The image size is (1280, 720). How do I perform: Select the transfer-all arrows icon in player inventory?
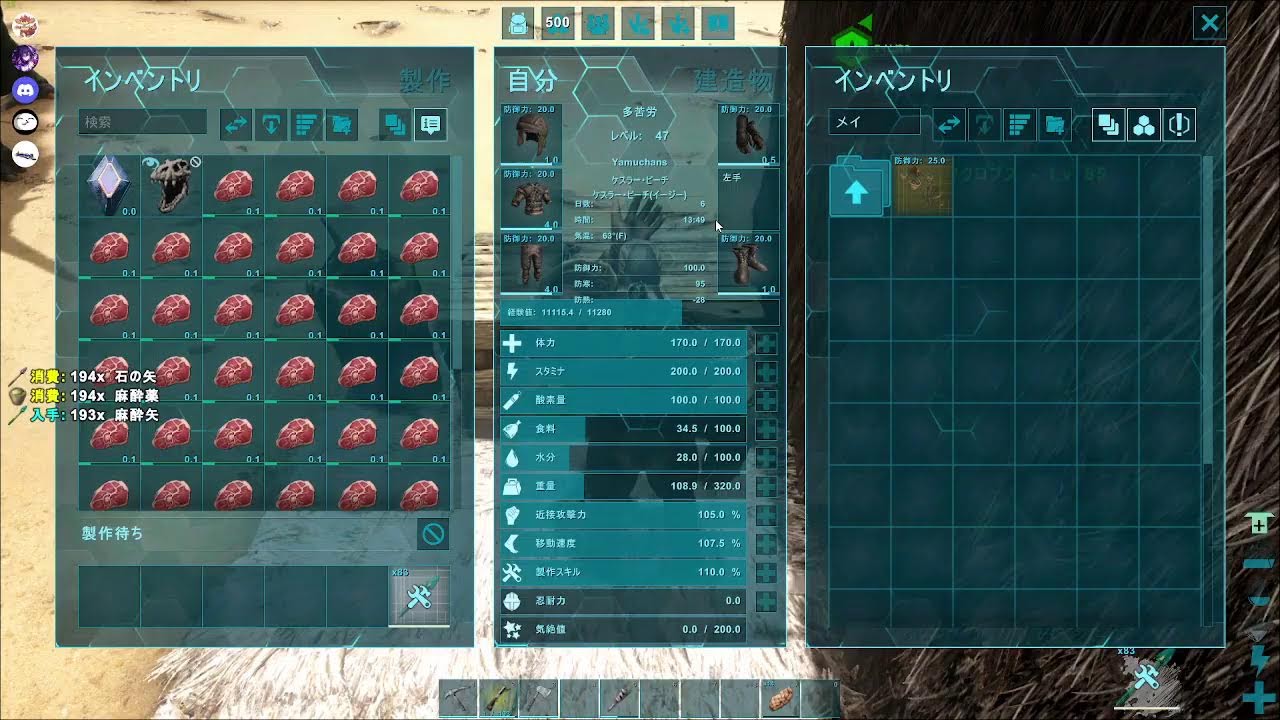(236, 125)
